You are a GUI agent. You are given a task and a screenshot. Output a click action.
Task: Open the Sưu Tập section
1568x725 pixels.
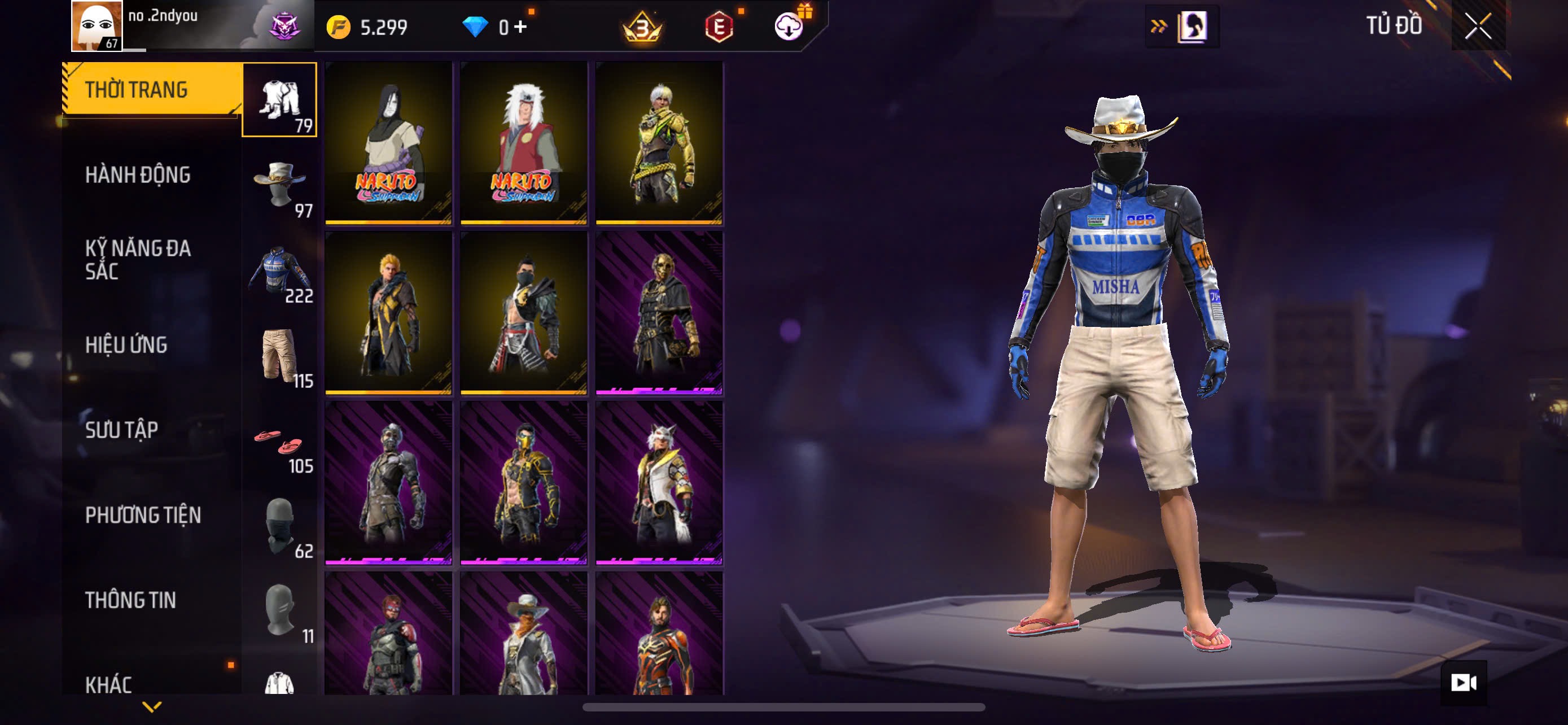[122, 430]
